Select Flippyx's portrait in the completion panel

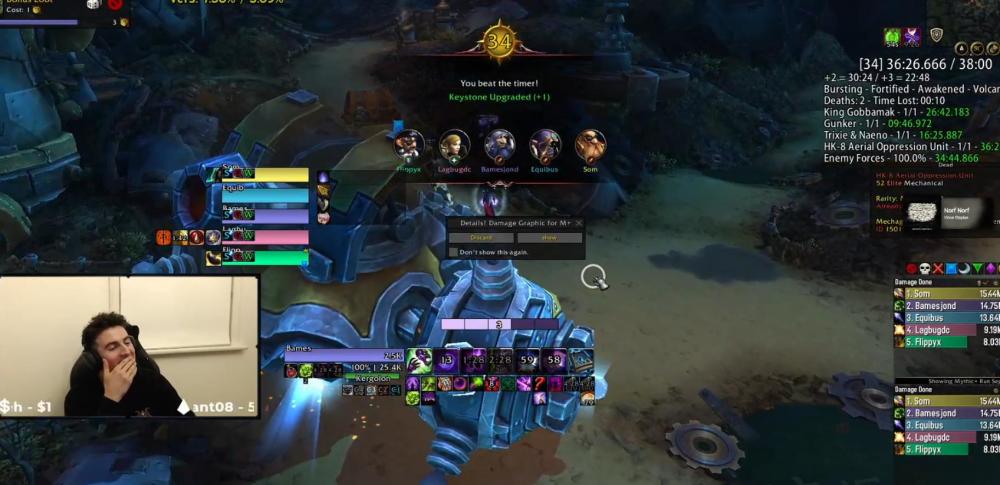(409, 146)
